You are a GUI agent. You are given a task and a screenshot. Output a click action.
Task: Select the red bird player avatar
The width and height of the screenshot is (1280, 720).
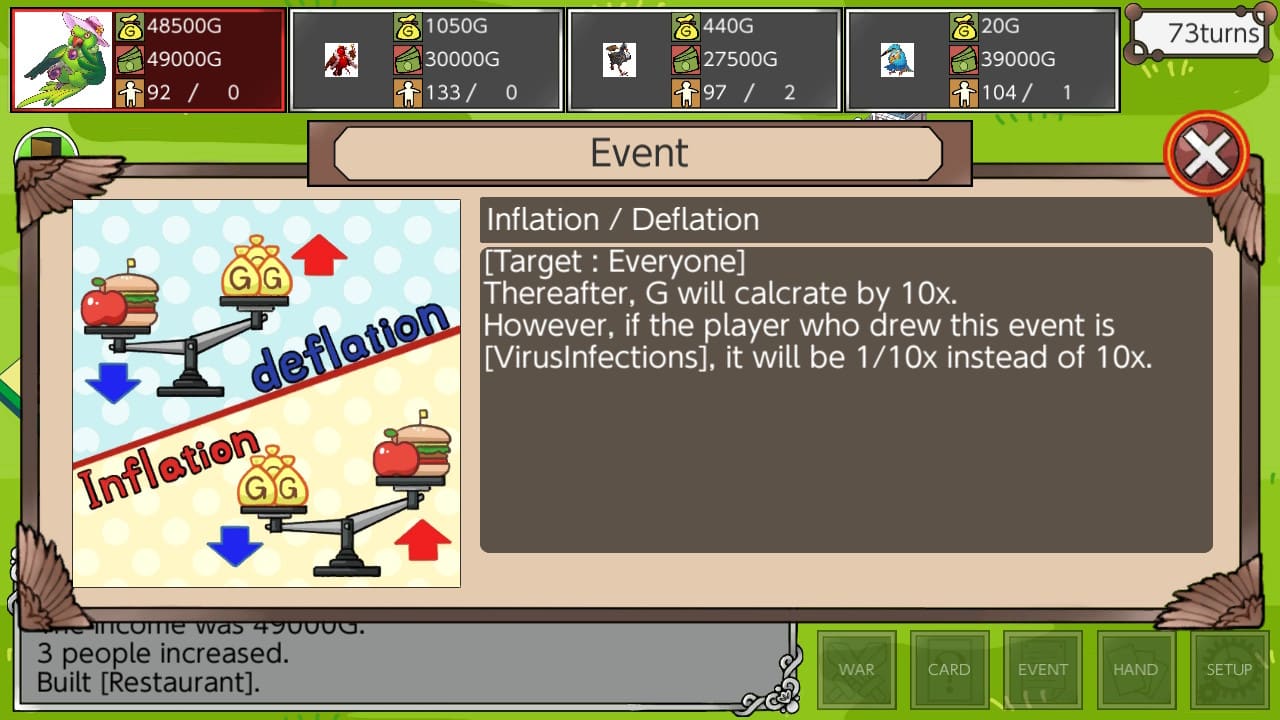(342, 59)
